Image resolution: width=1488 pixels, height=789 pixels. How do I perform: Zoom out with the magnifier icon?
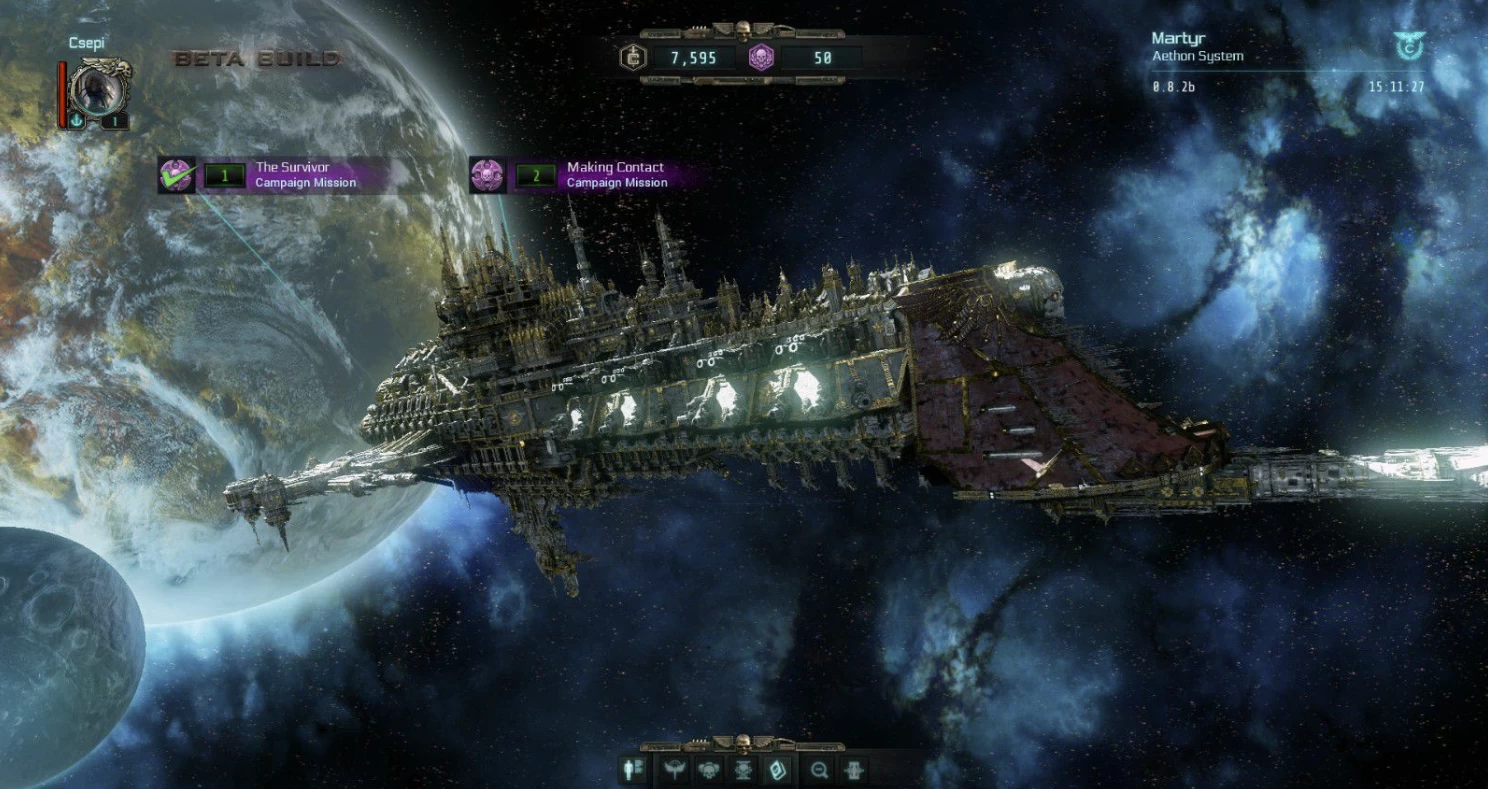820,770
